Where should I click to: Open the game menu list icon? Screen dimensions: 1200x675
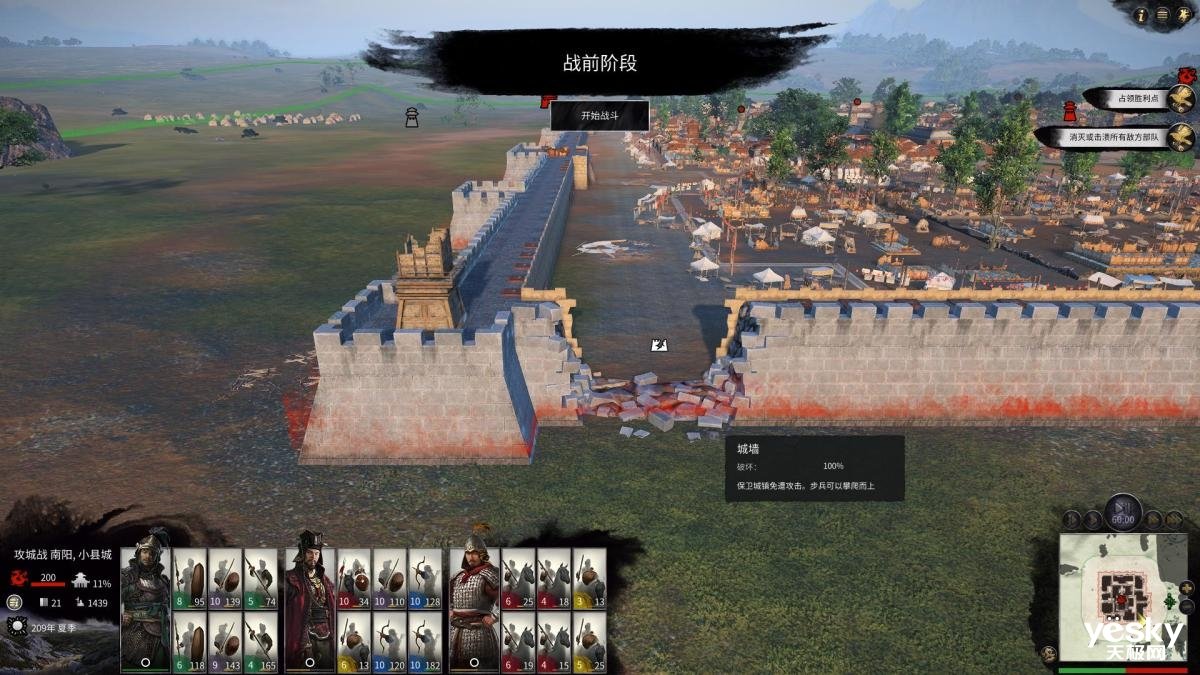(x=1161, y=15)
